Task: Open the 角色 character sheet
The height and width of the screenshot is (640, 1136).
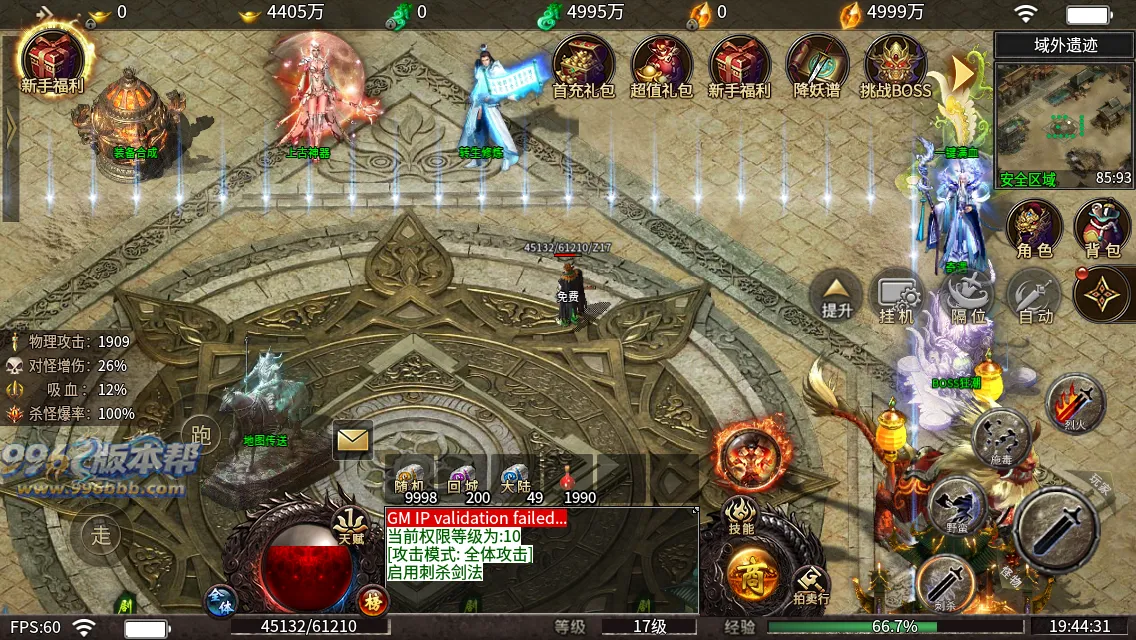Action: tap(1034, 228)
